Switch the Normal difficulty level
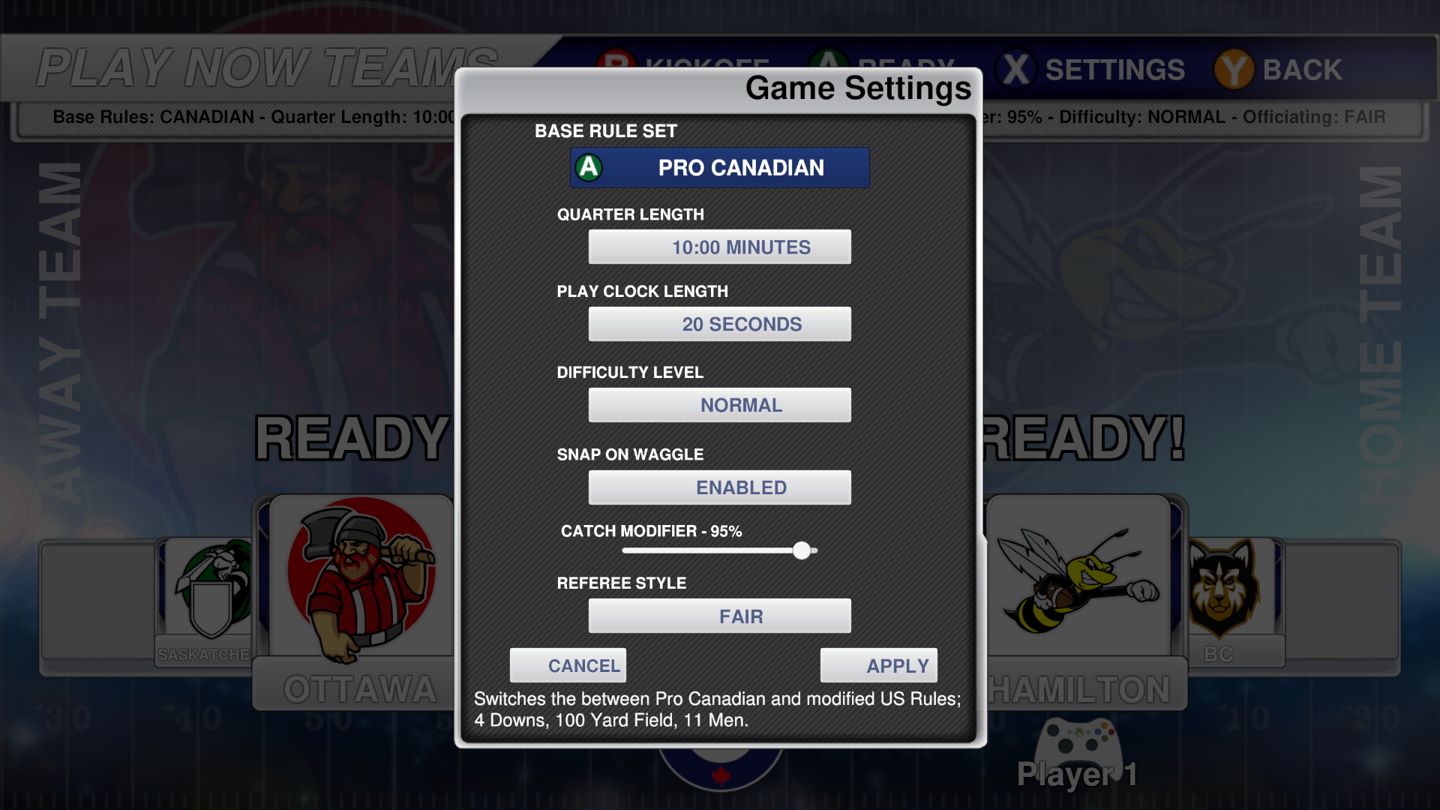1440x810 pixels. [720, 405]
